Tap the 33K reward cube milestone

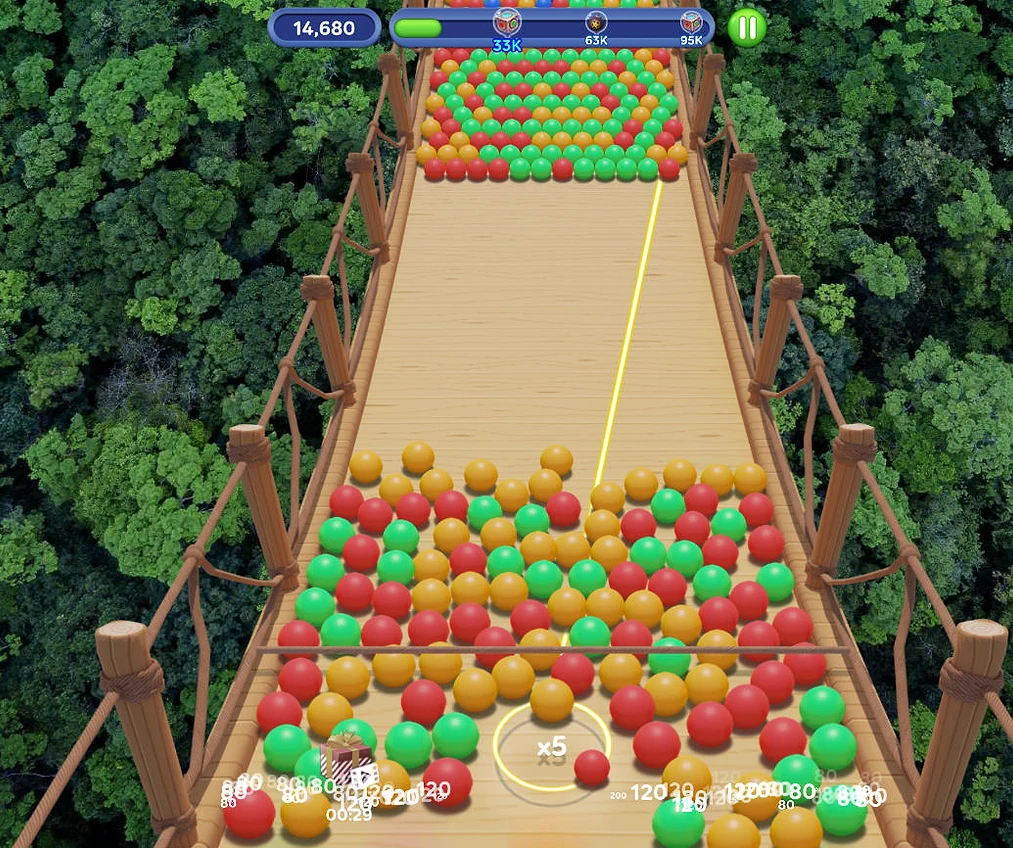coord(507,23)
